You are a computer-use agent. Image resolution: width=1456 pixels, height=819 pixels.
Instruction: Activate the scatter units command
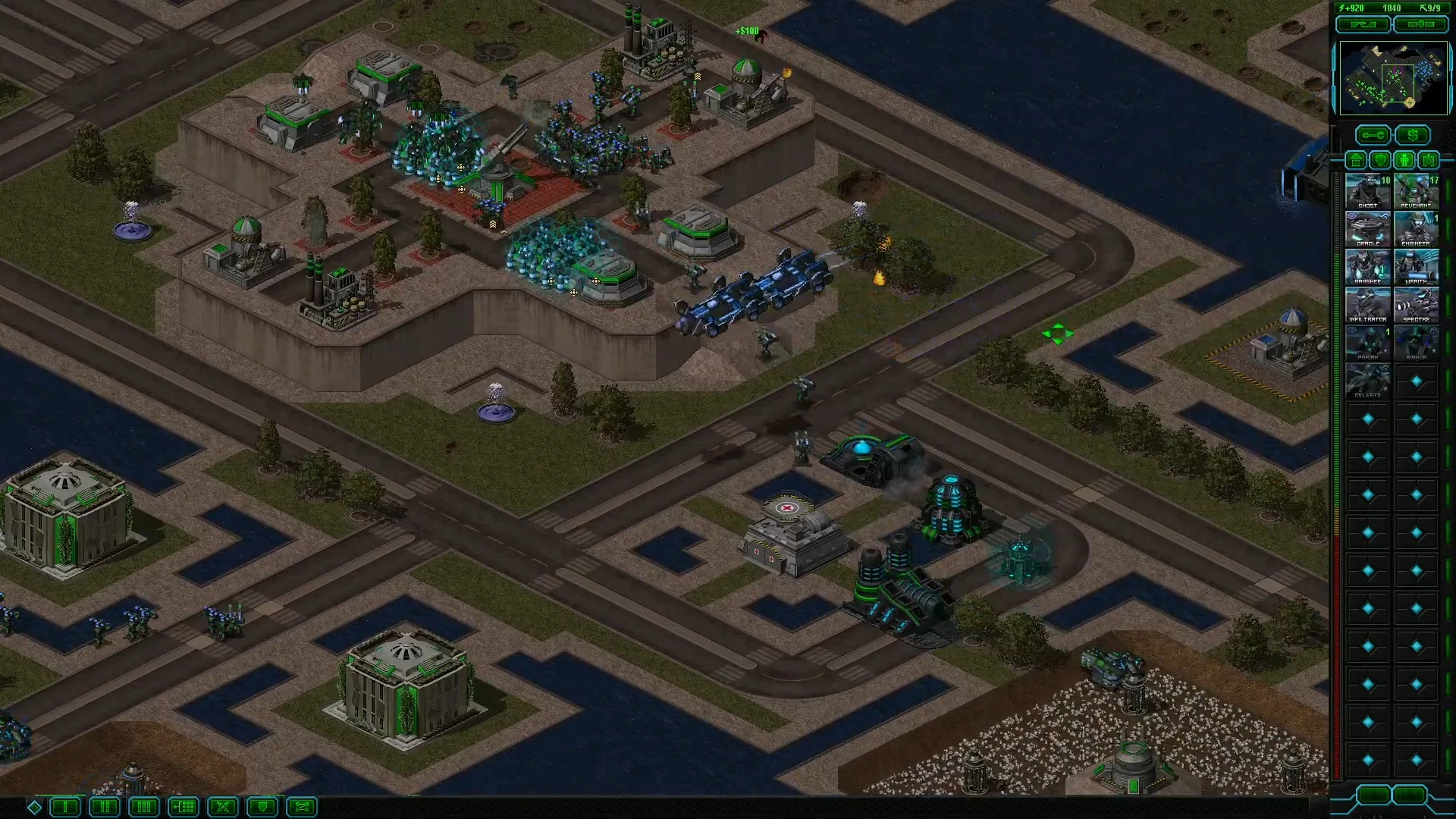223,807
